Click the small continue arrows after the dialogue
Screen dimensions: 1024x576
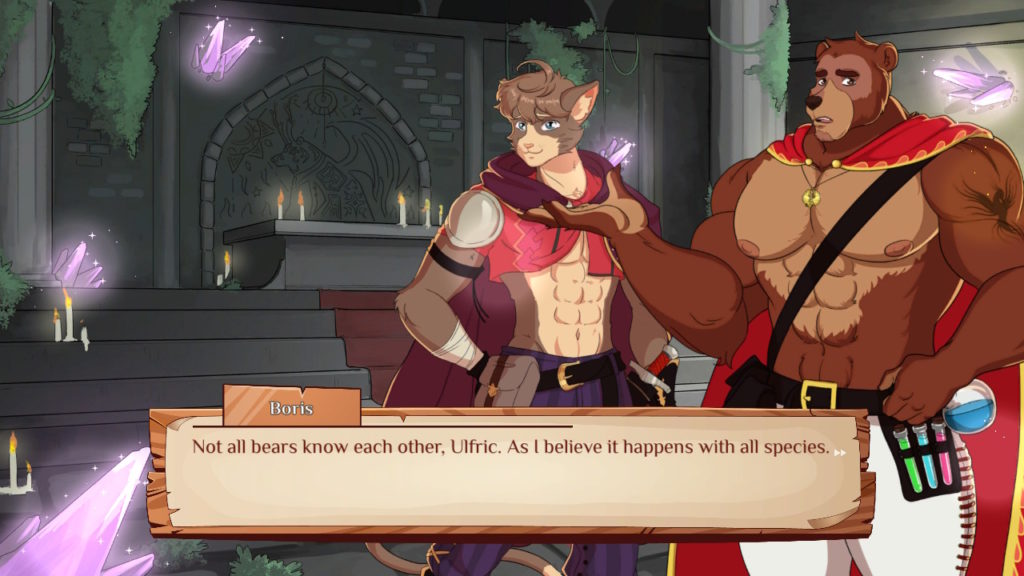(840, 451)
